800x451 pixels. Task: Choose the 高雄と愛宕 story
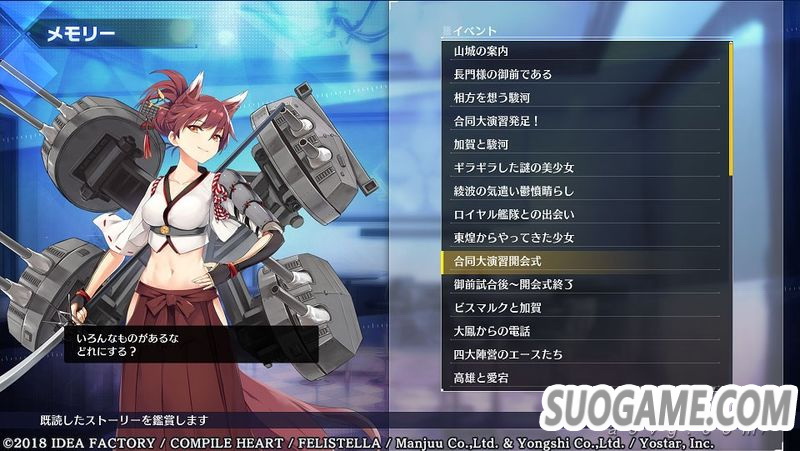tap(580, 378)
